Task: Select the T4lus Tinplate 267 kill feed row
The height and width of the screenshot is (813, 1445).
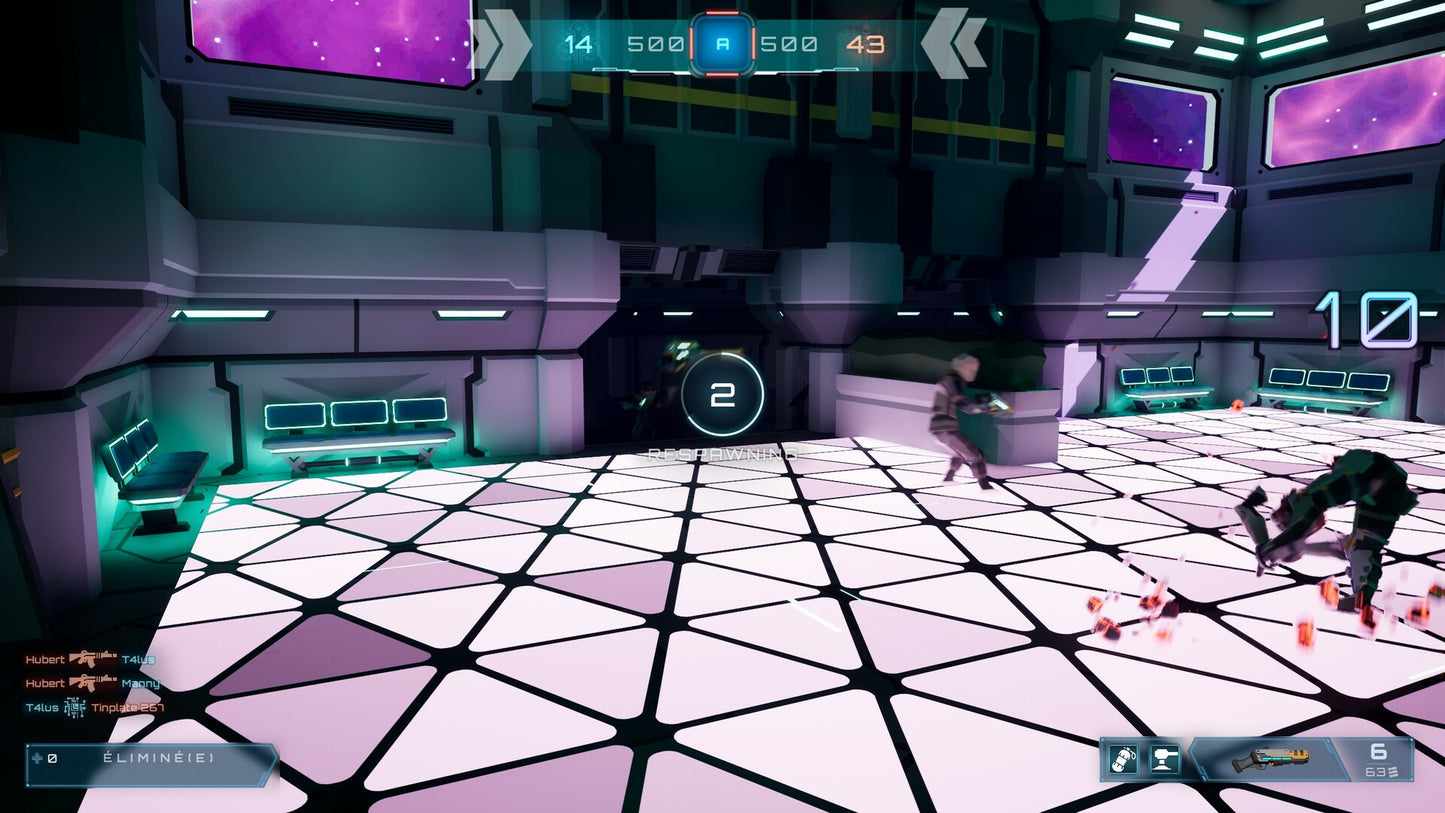Action: pyautogui.click(x=93, y=708)
